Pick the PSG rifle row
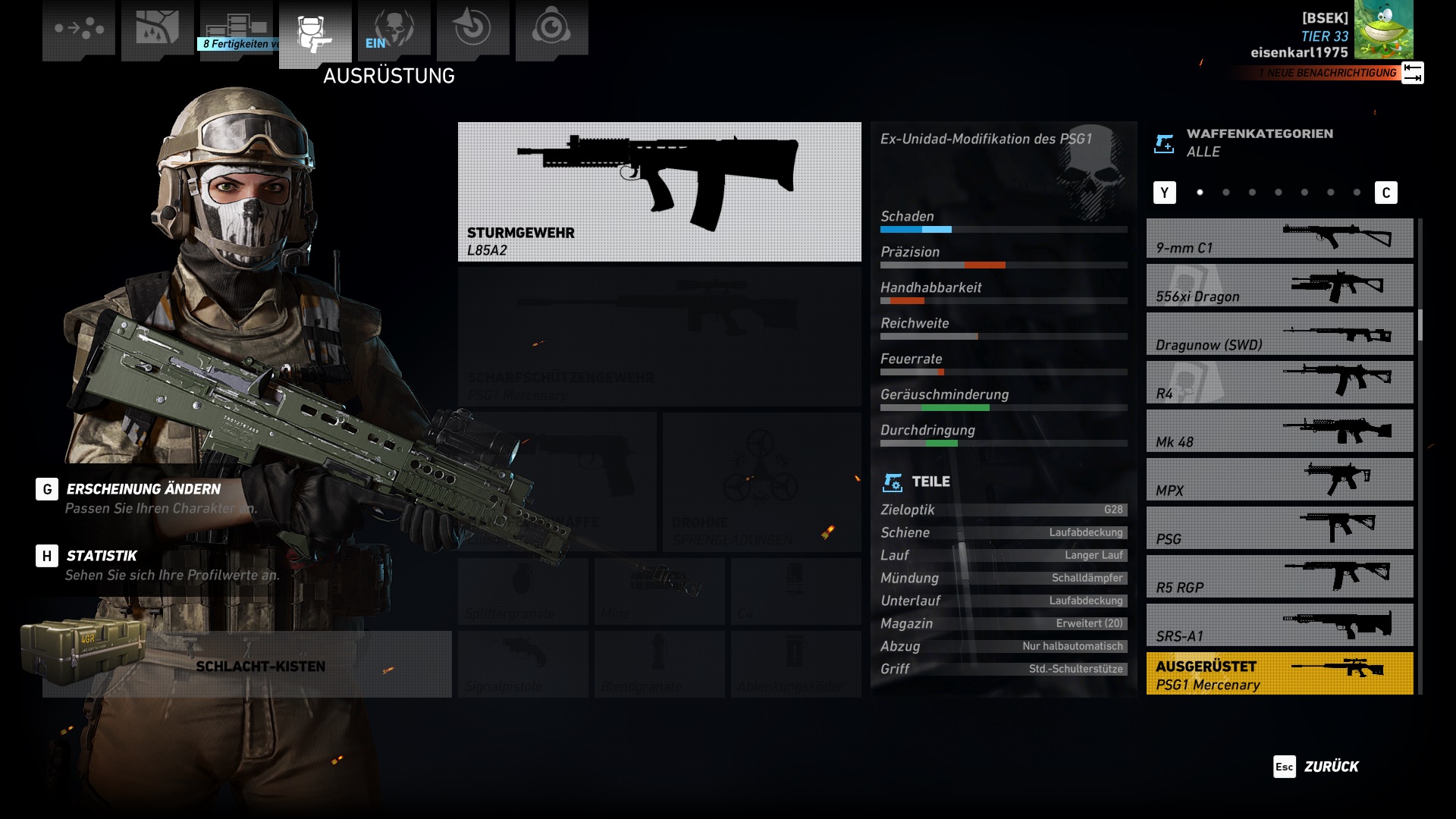Screen dimensions: 1456x819 (1279, 529)
